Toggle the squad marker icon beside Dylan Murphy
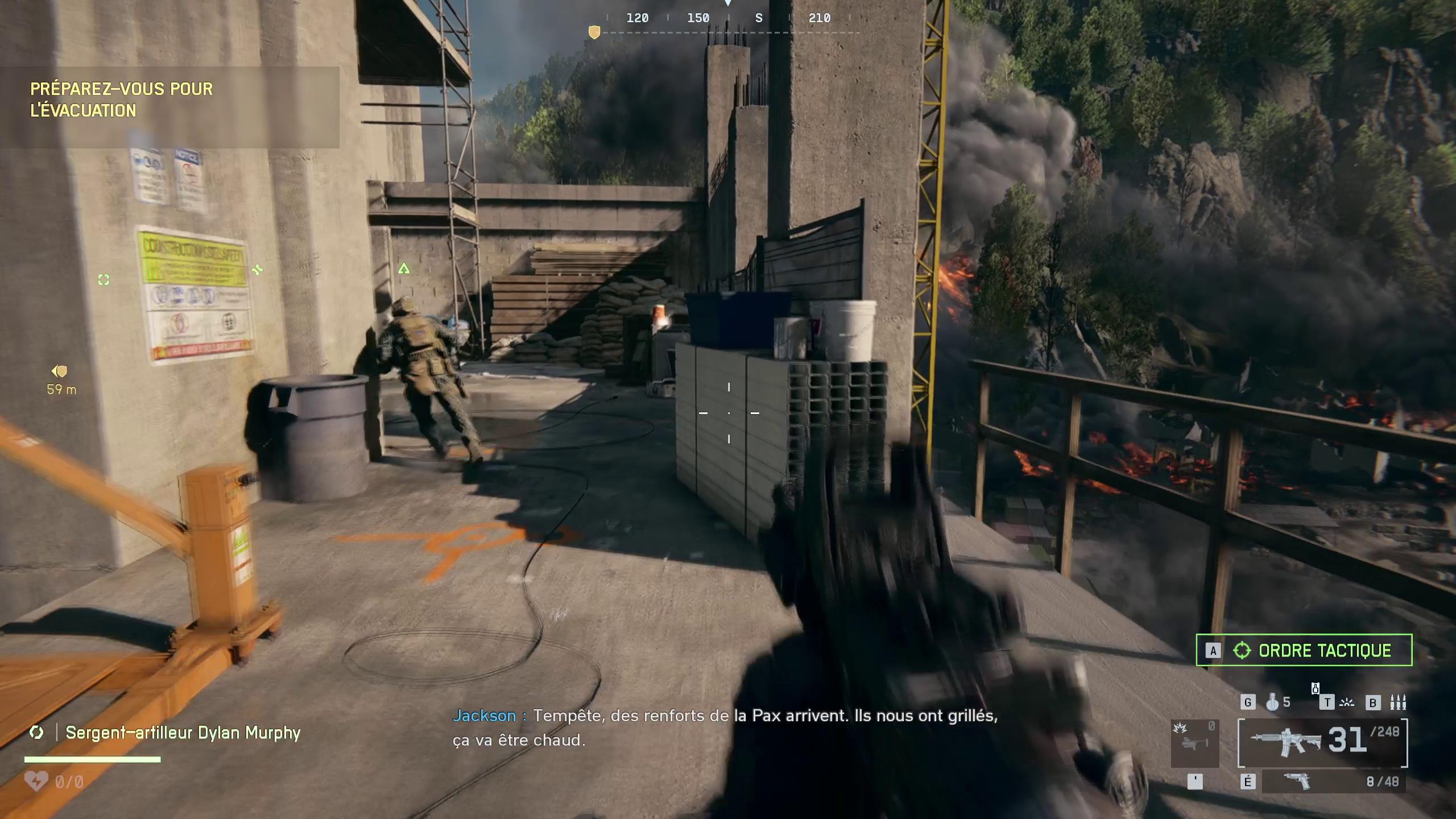 tap(38, 733)
